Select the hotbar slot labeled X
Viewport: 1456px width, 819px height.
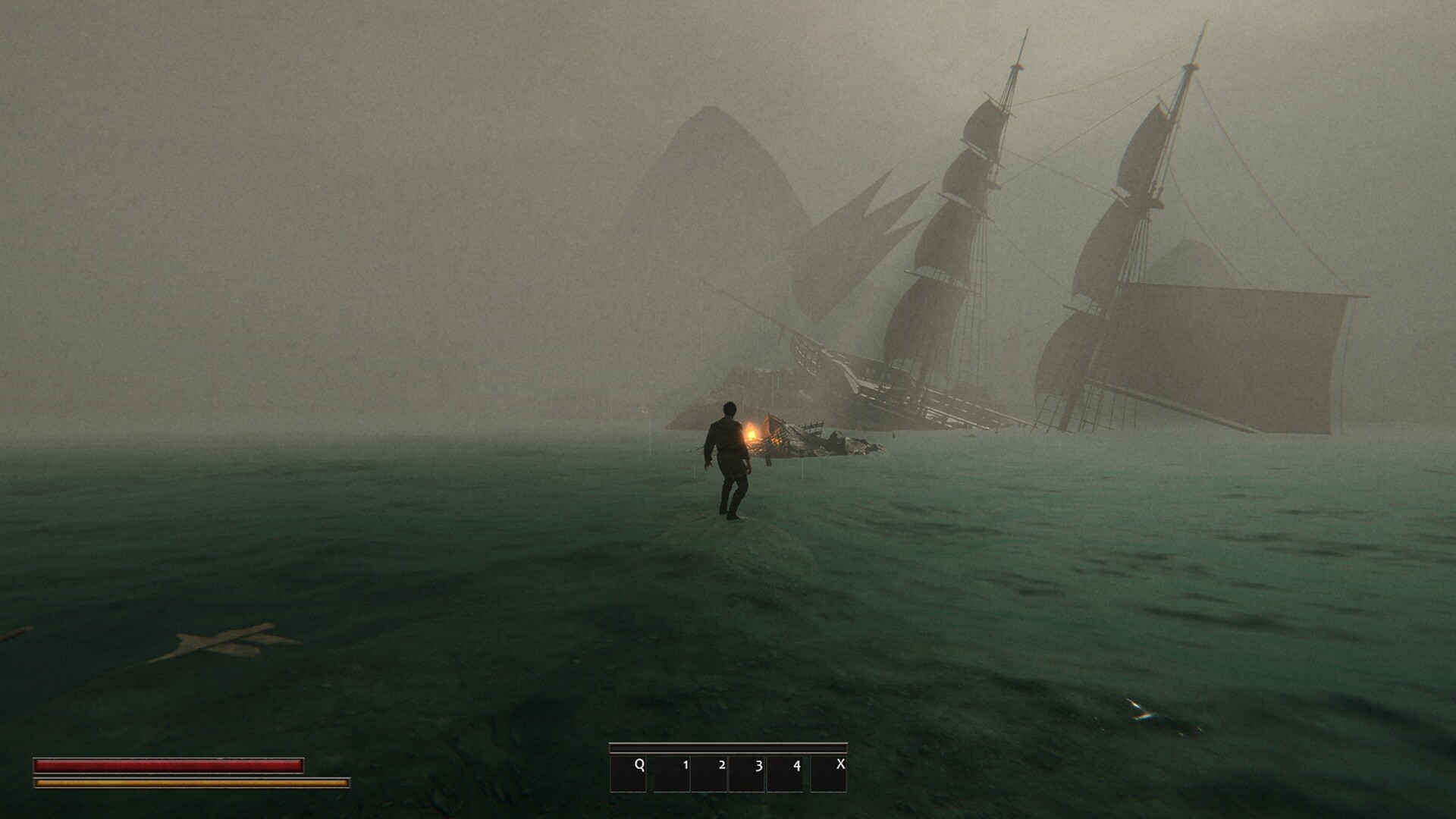[829, 773]
